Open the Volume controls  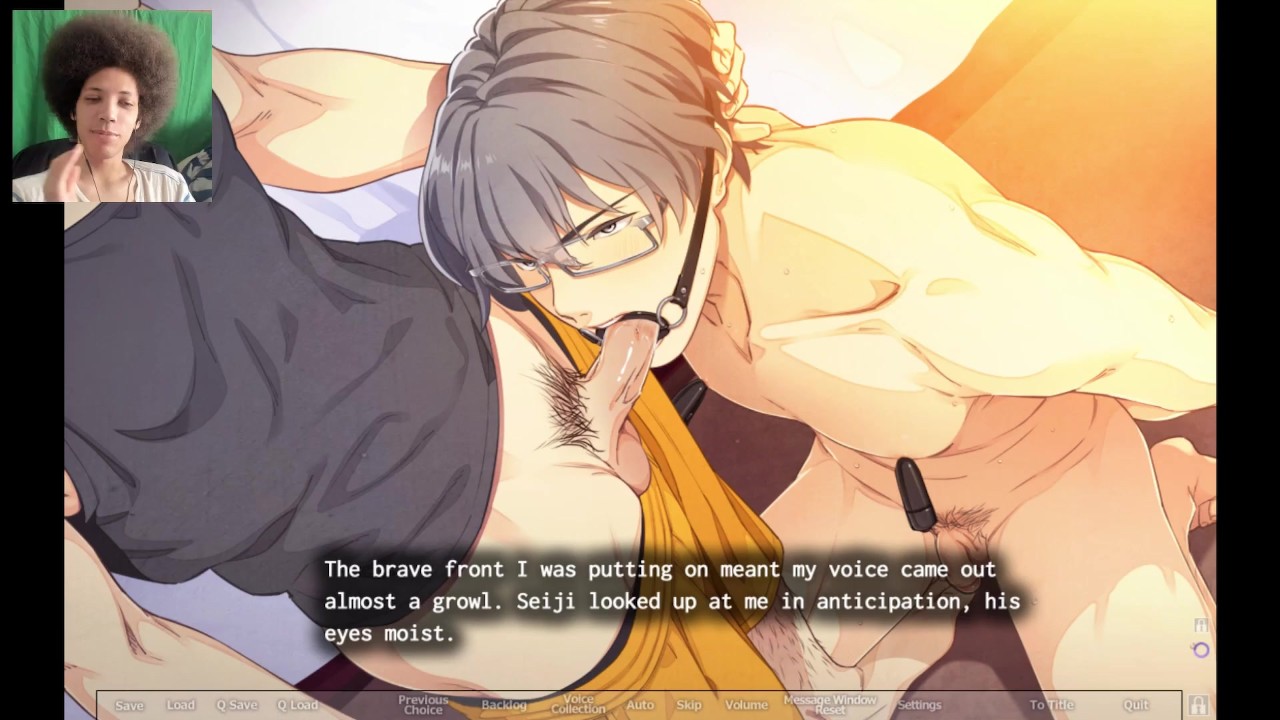(746, 705)
